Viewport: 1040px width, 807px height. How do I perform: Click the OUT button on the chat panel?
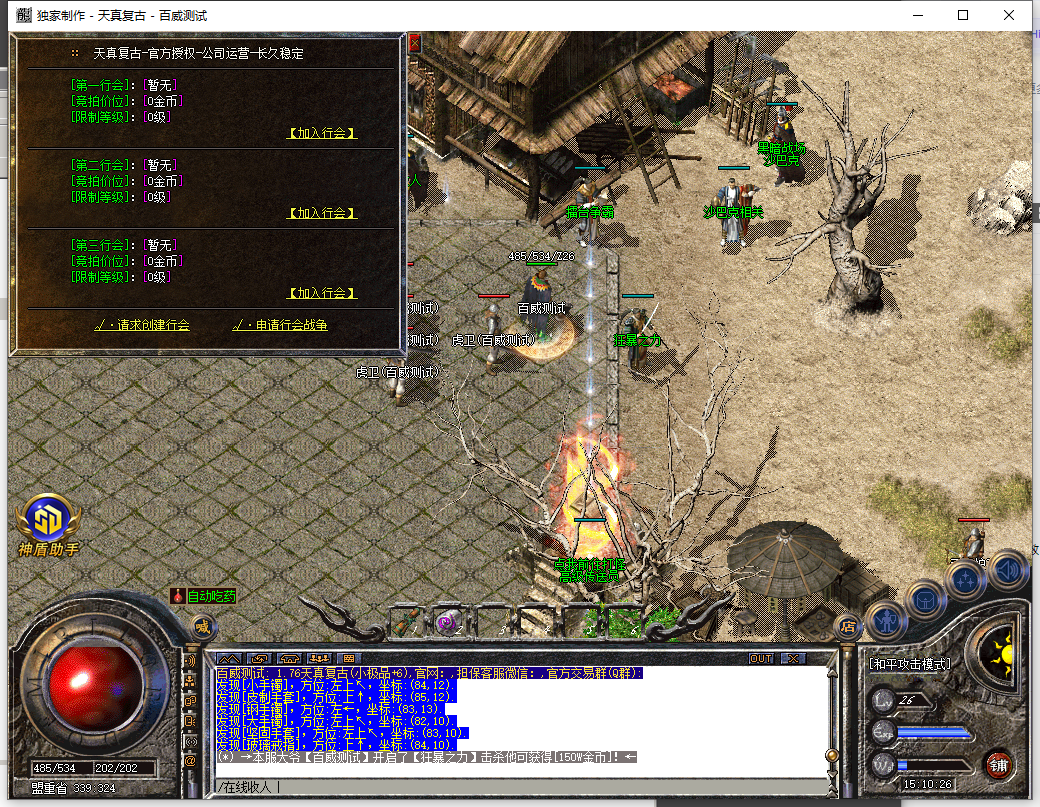click(x=761, y=658)
